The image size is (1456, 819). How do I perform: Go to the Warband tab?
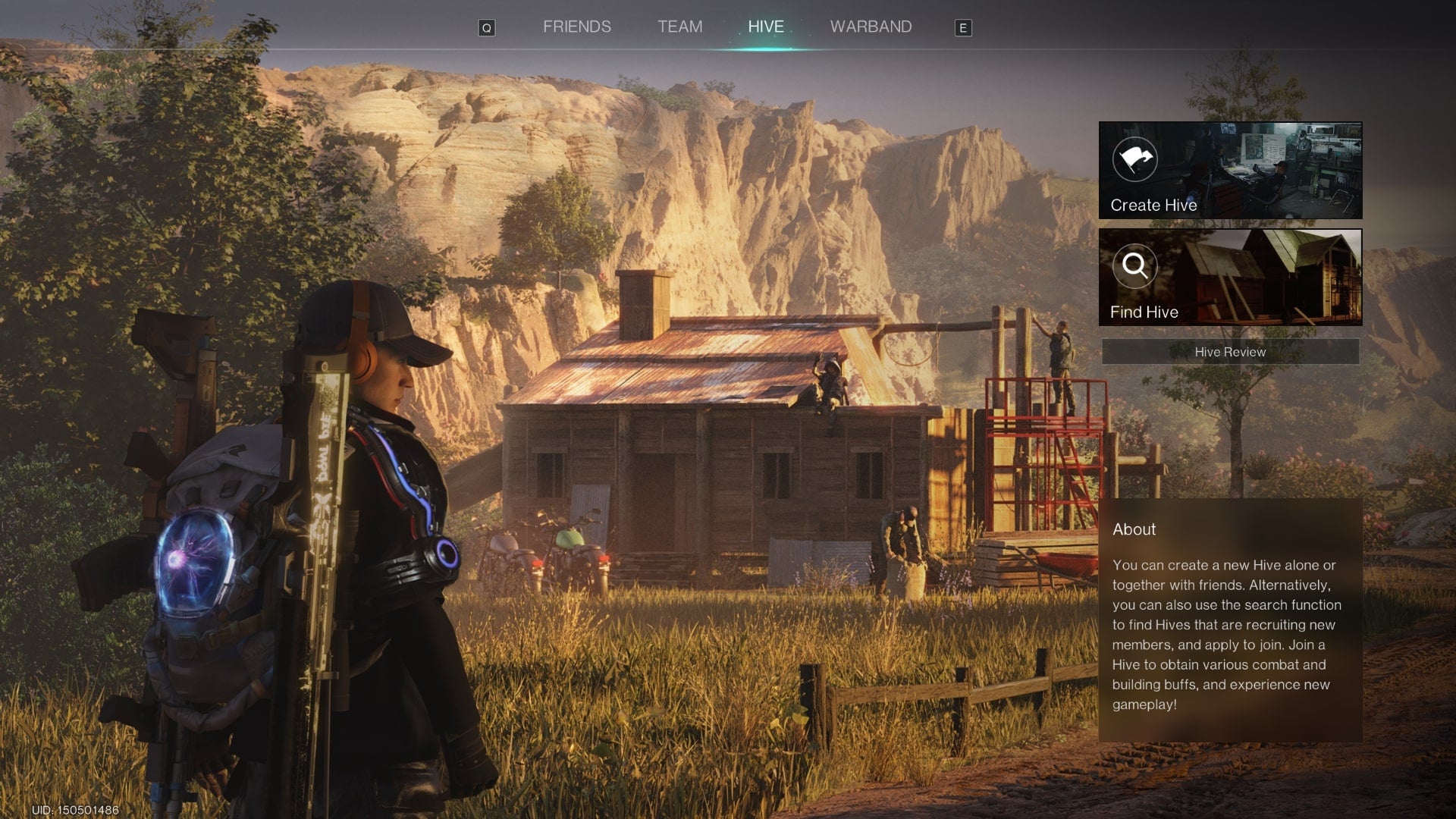871,27
